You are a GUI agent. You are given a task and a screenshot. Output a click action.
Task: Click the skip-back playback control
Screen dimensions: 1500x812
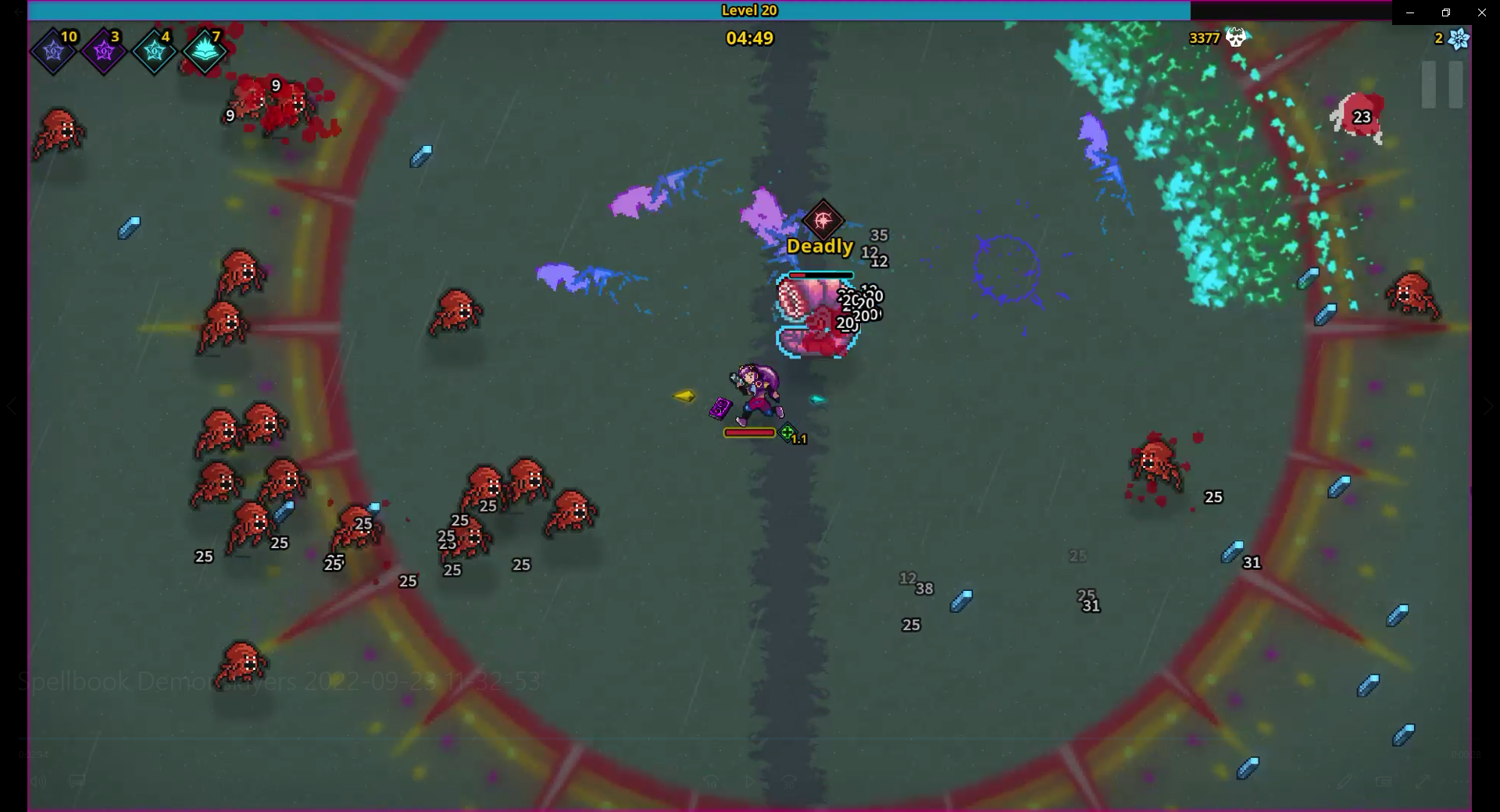pos(712,781)
